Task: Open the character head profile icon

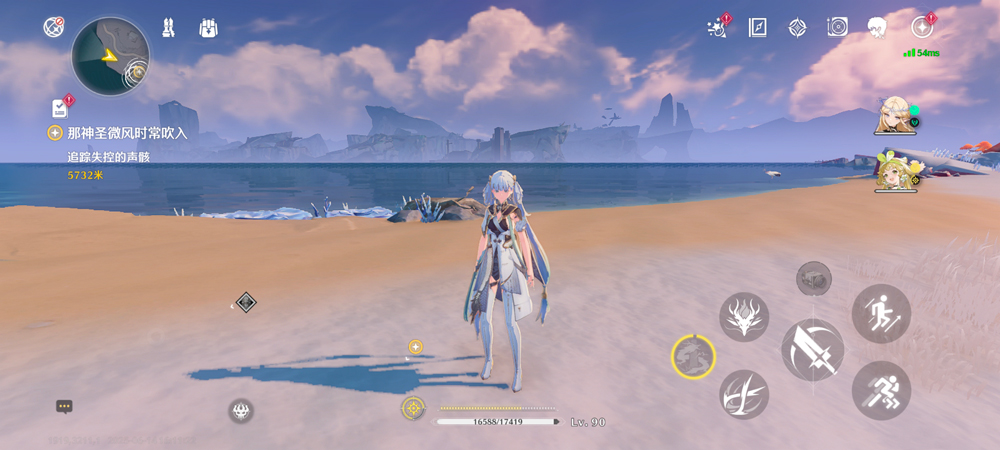Action: coord(877,27)
